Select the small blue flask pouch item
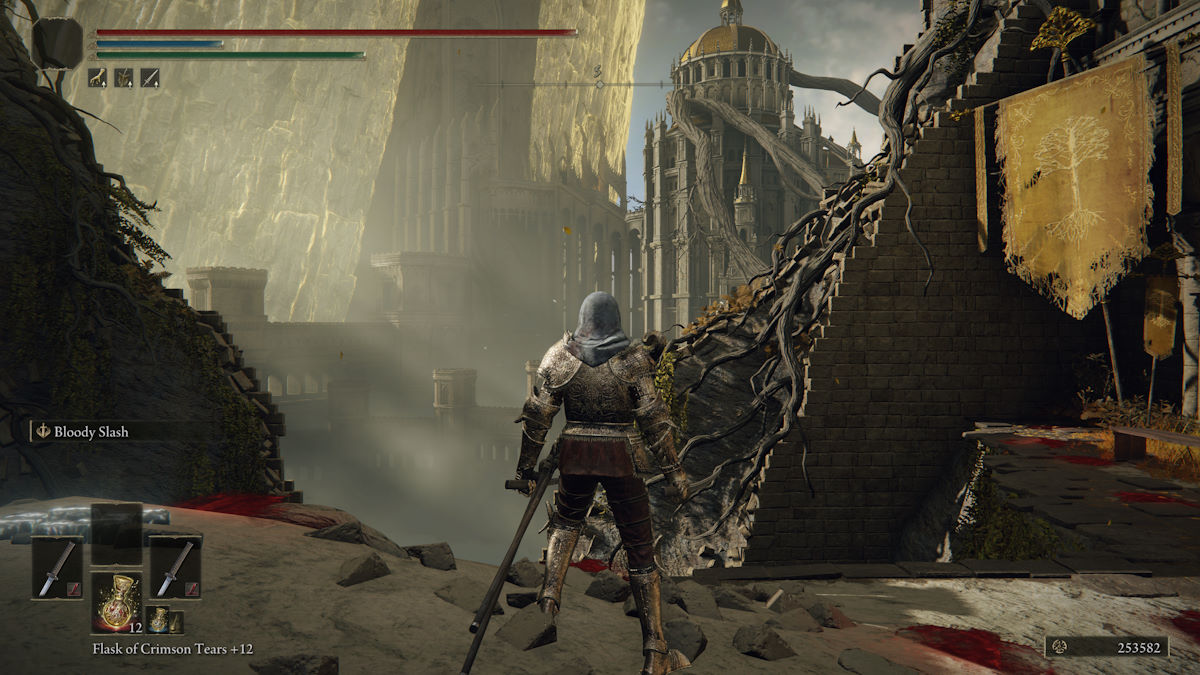This screenshot has height=675, width=1200. tap(158, 620)
